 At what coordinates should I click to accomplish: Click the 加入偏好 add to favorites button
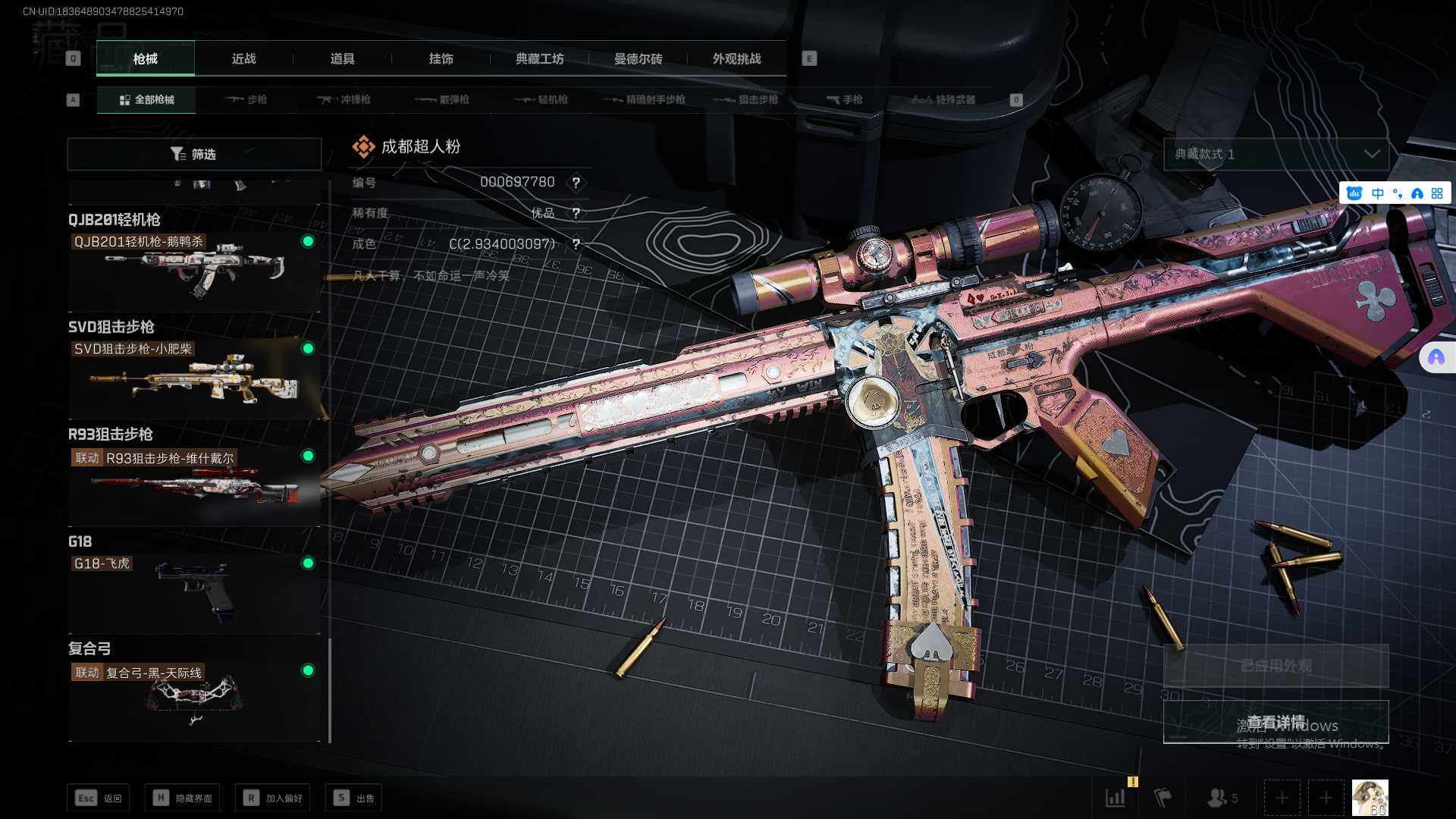point(273,798)
